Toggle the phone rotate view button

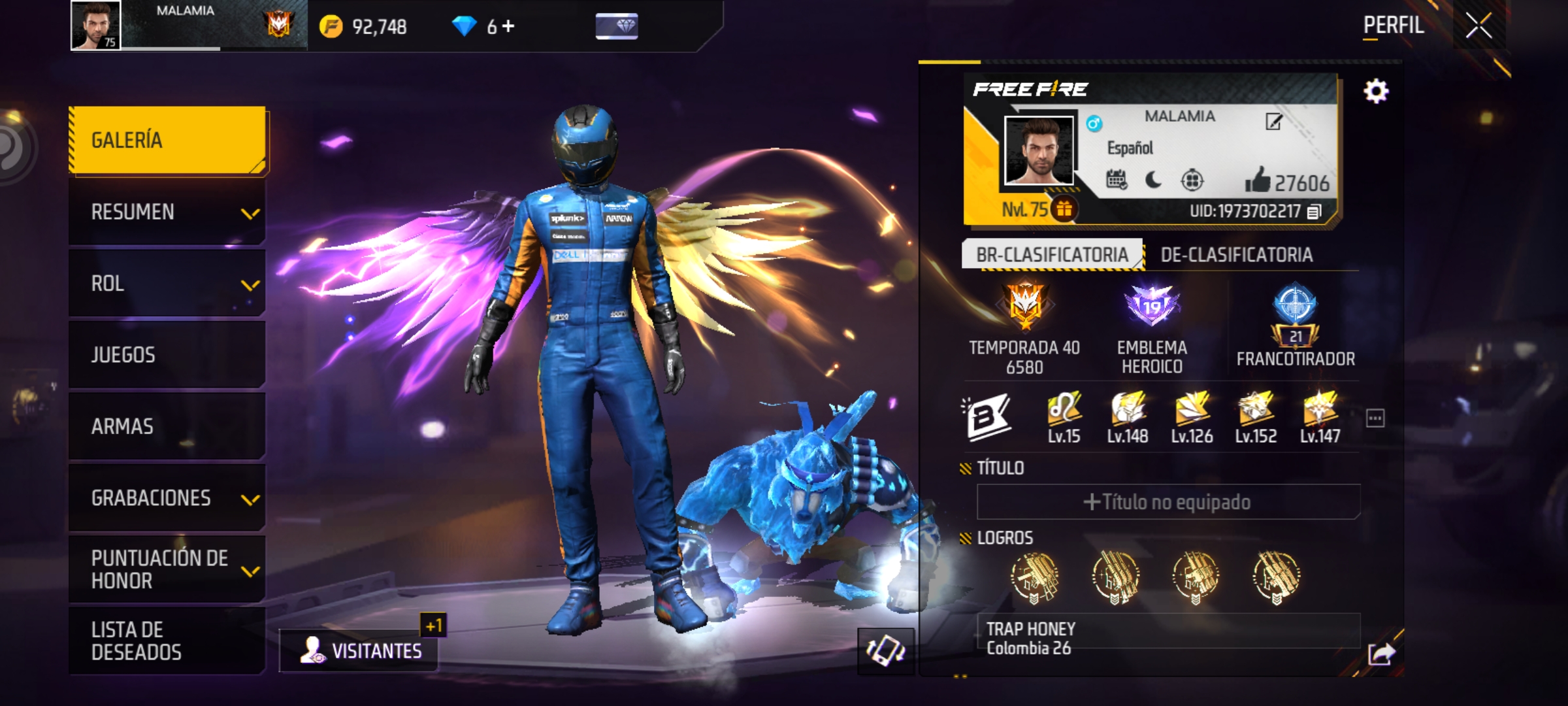(x=885, y=651)
